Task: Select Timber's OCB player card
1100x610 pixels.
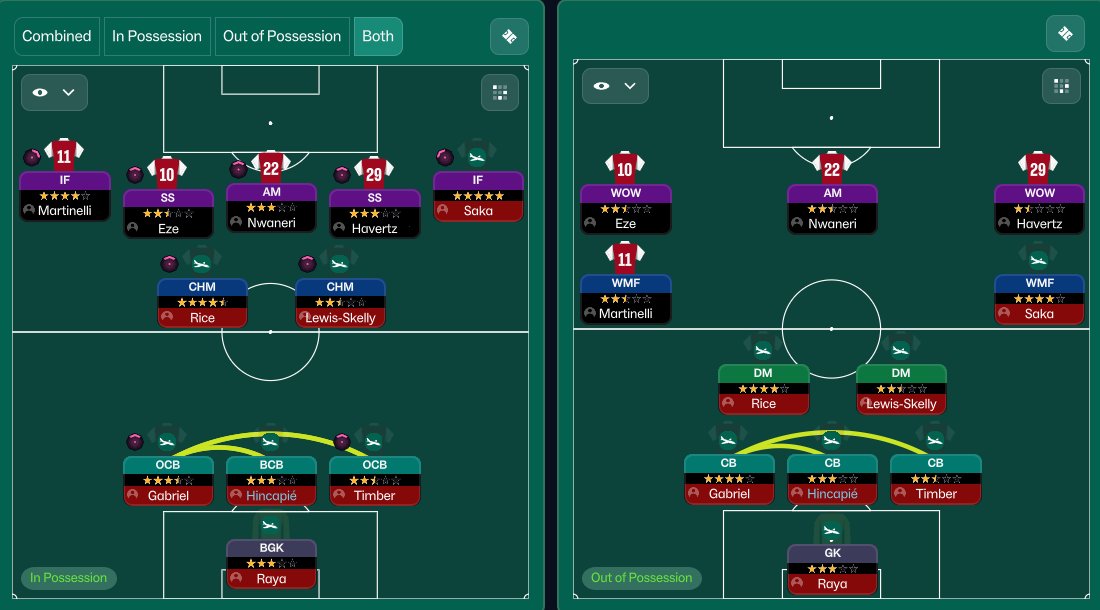Action: coord(375,480)
